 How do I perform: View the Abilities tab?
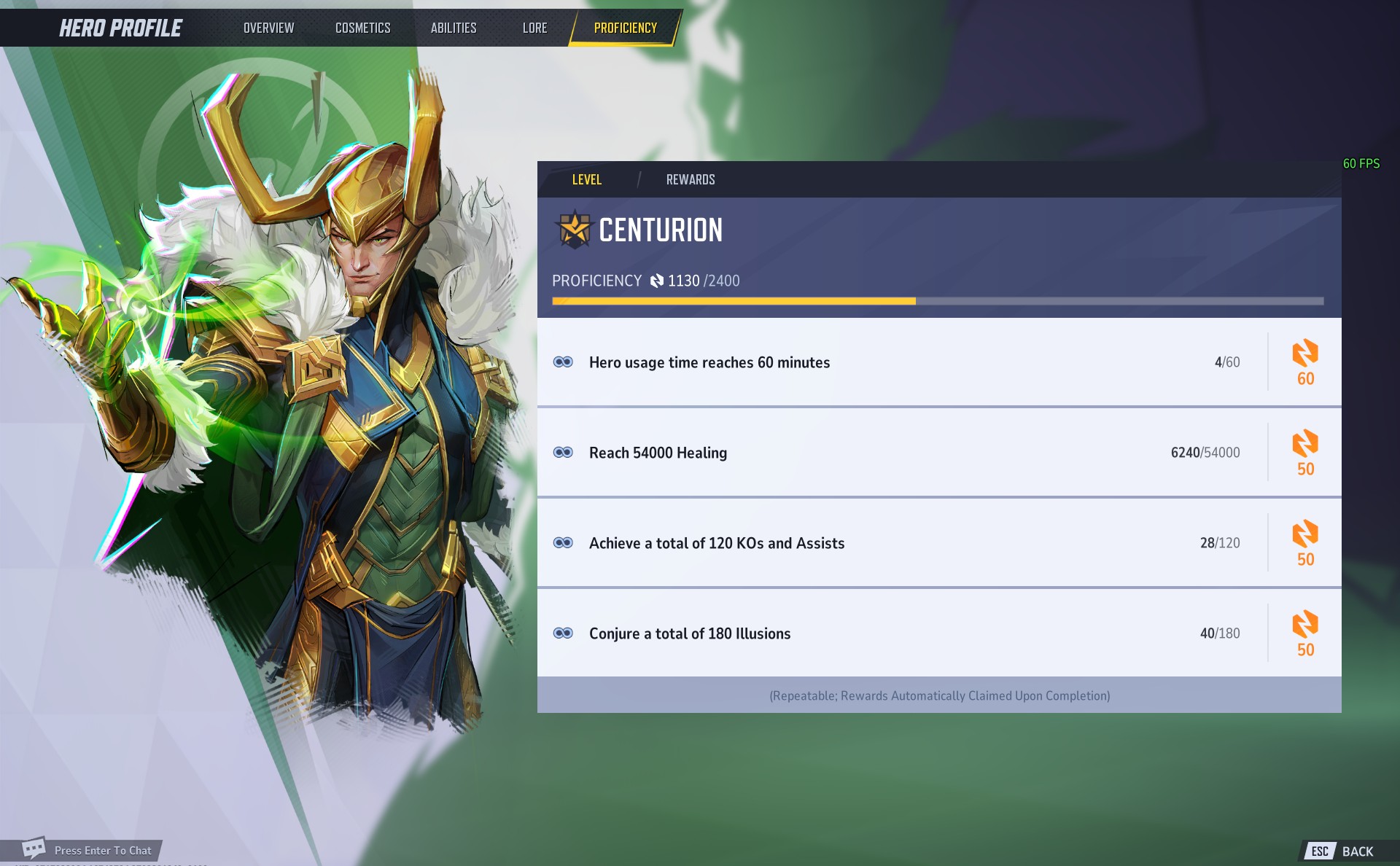click(x=453, y=28)
